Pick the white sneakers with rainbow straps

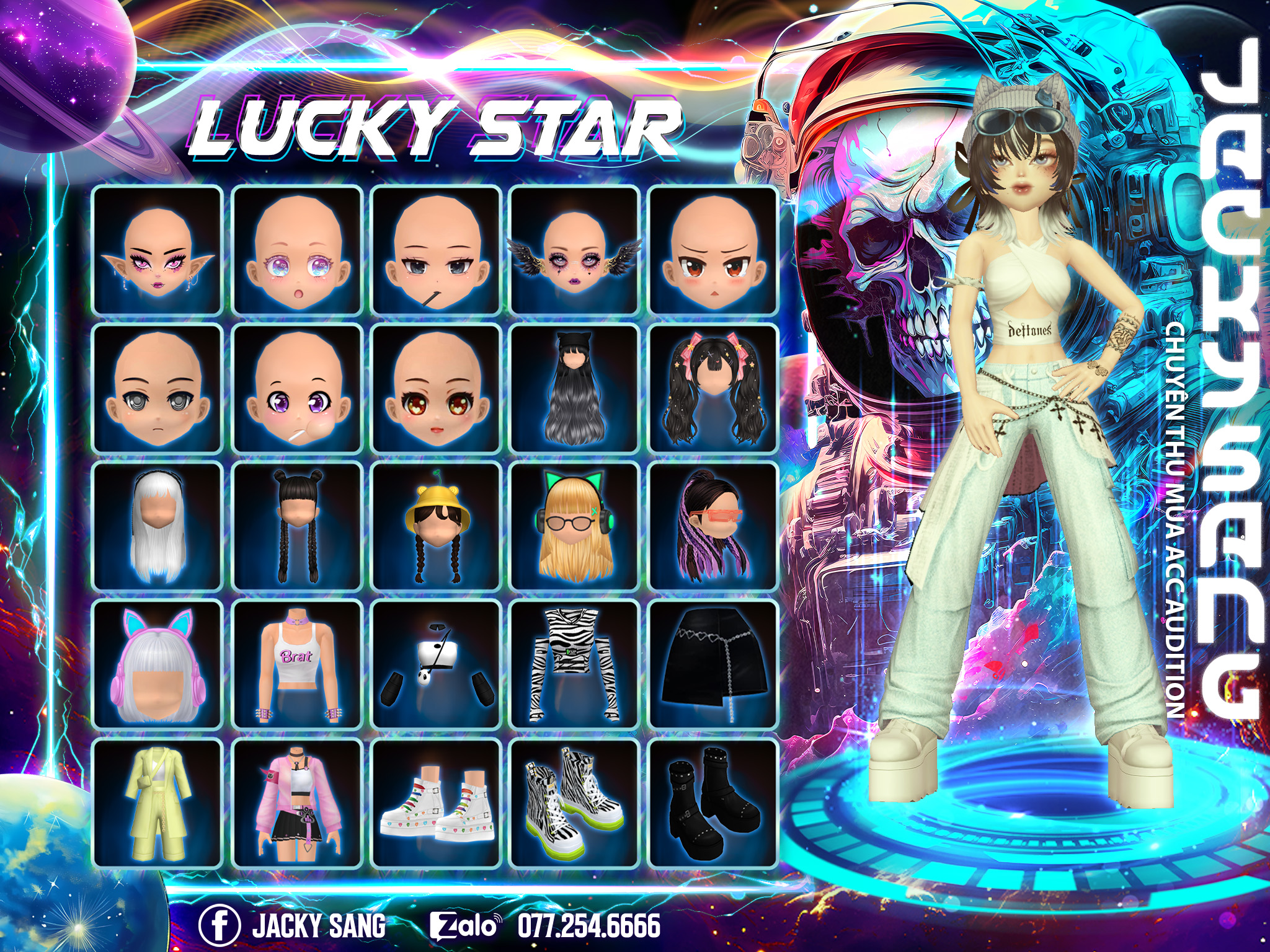[x=435, y=803]
